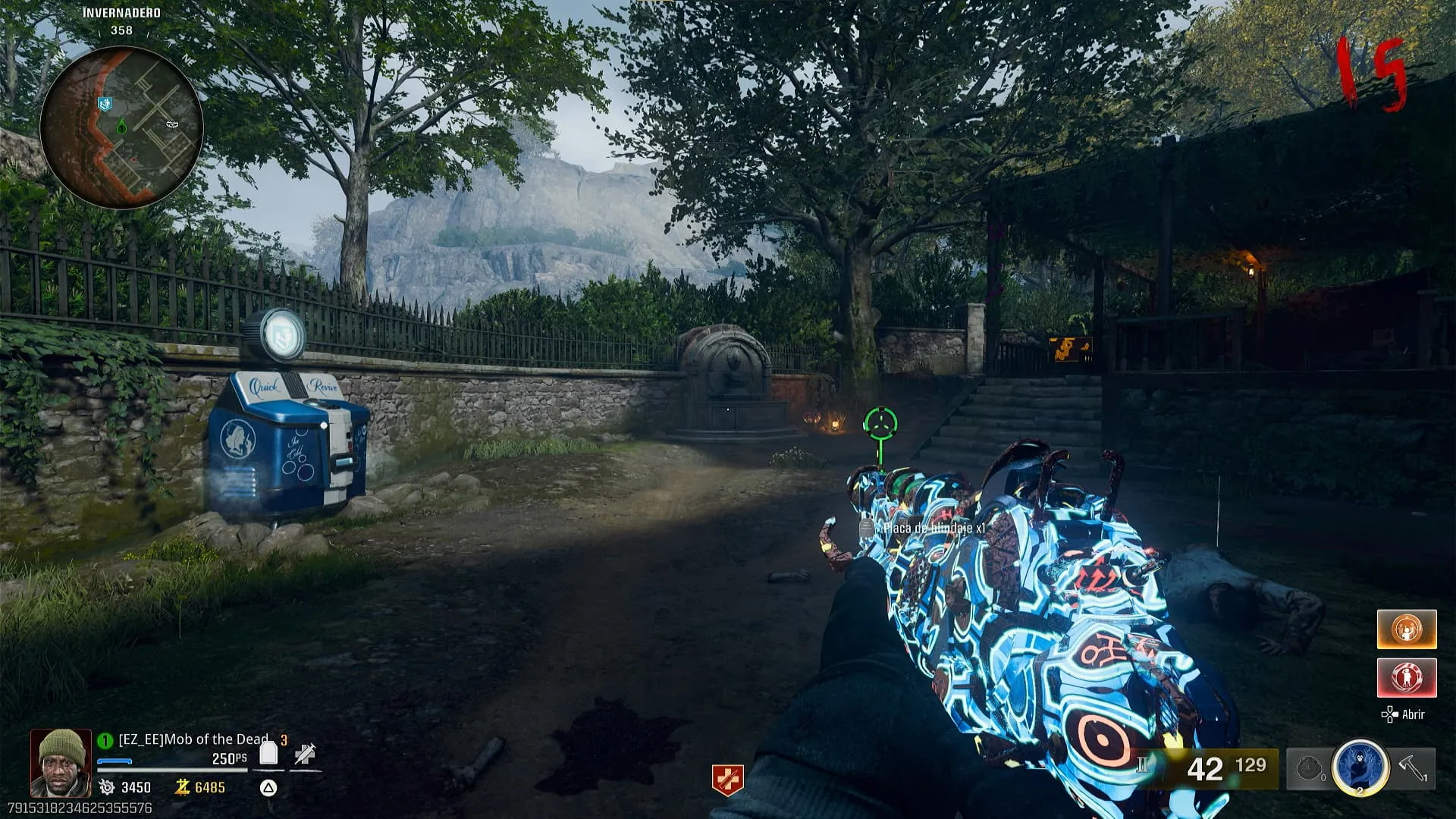Click the circular minimap

pyautogui.click(x=121, y=127)
